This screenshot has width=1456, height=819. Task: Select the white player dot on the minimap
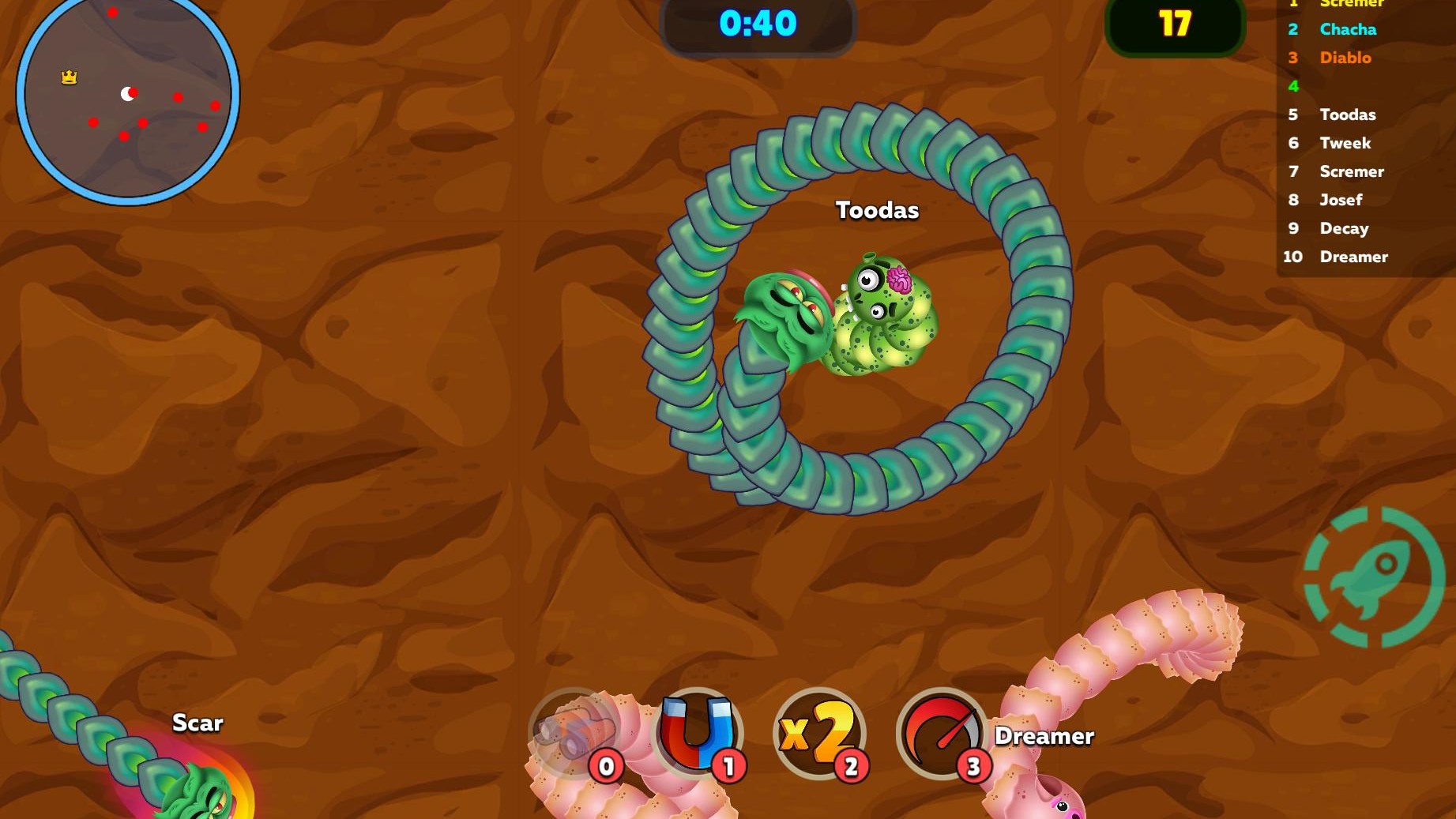pos(127,93)
